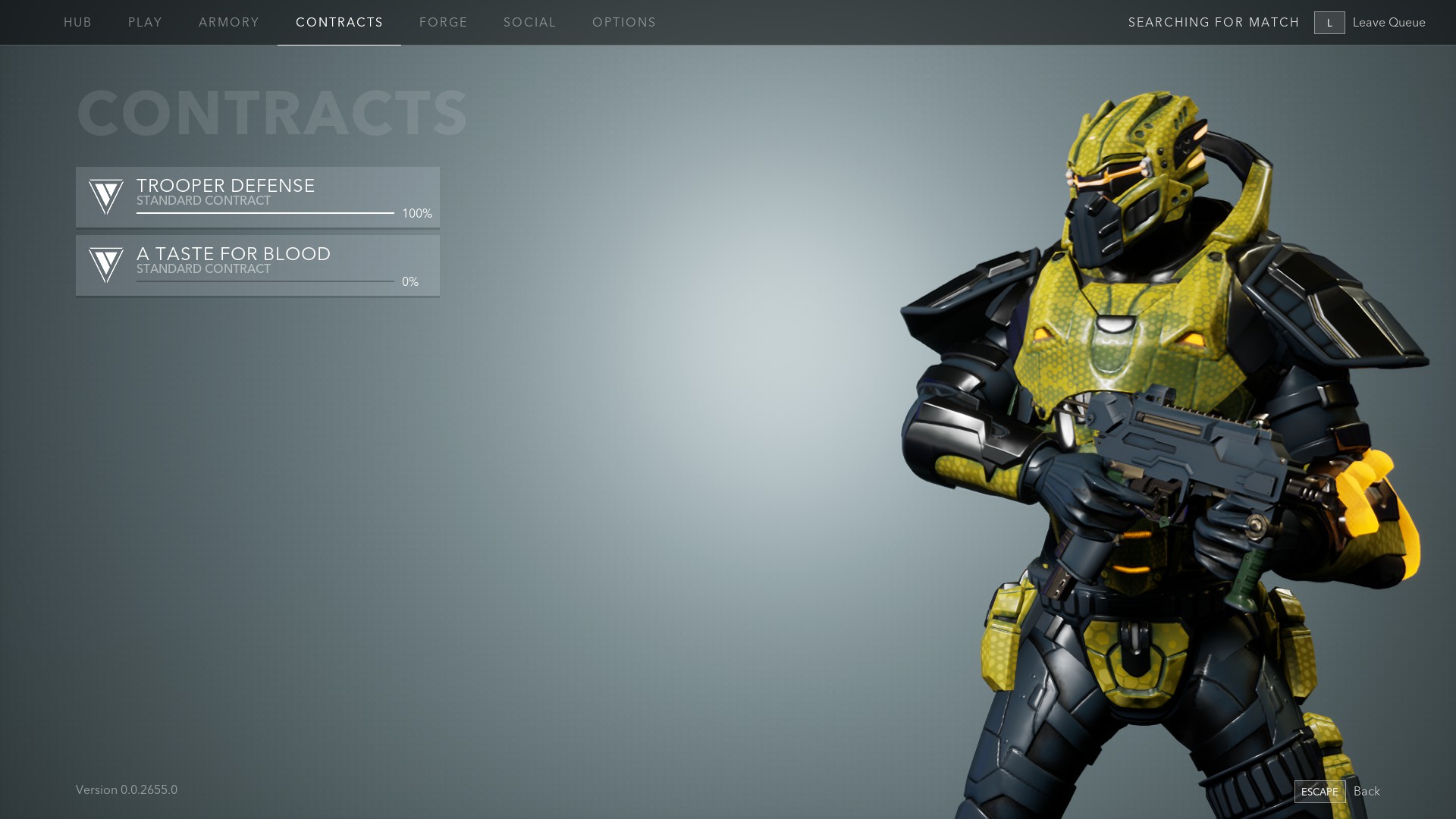The width and height of the screenshot is (1456, 819).
Task: Select the Trooper Defense contract
Action: [x=258, y=197]
